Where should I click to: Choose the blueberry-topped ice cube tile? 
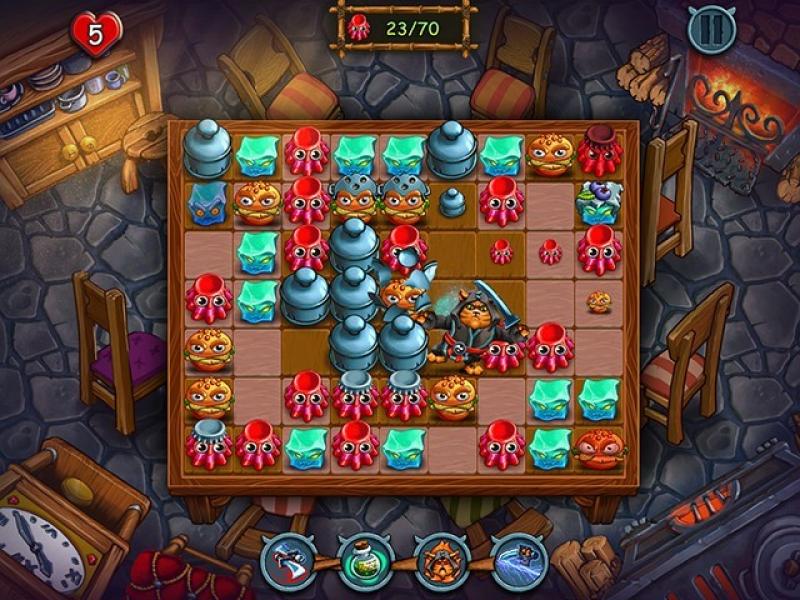[600, 201]
